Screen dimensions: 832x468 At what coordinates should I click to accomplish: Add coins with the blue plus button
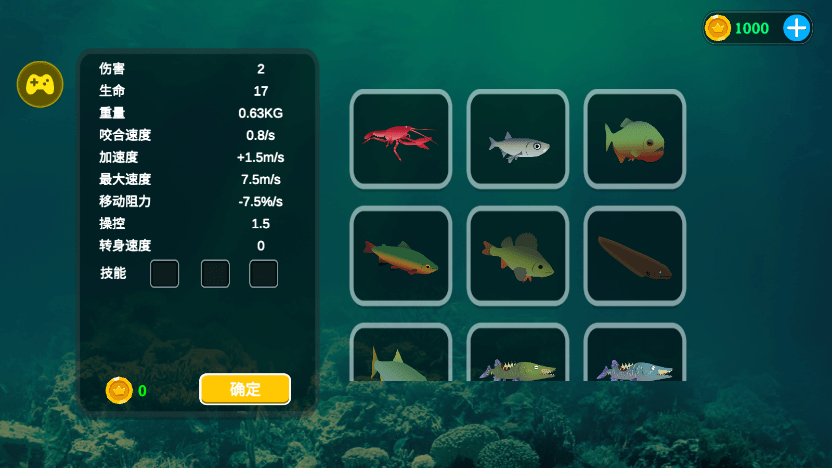click(796, 28)
